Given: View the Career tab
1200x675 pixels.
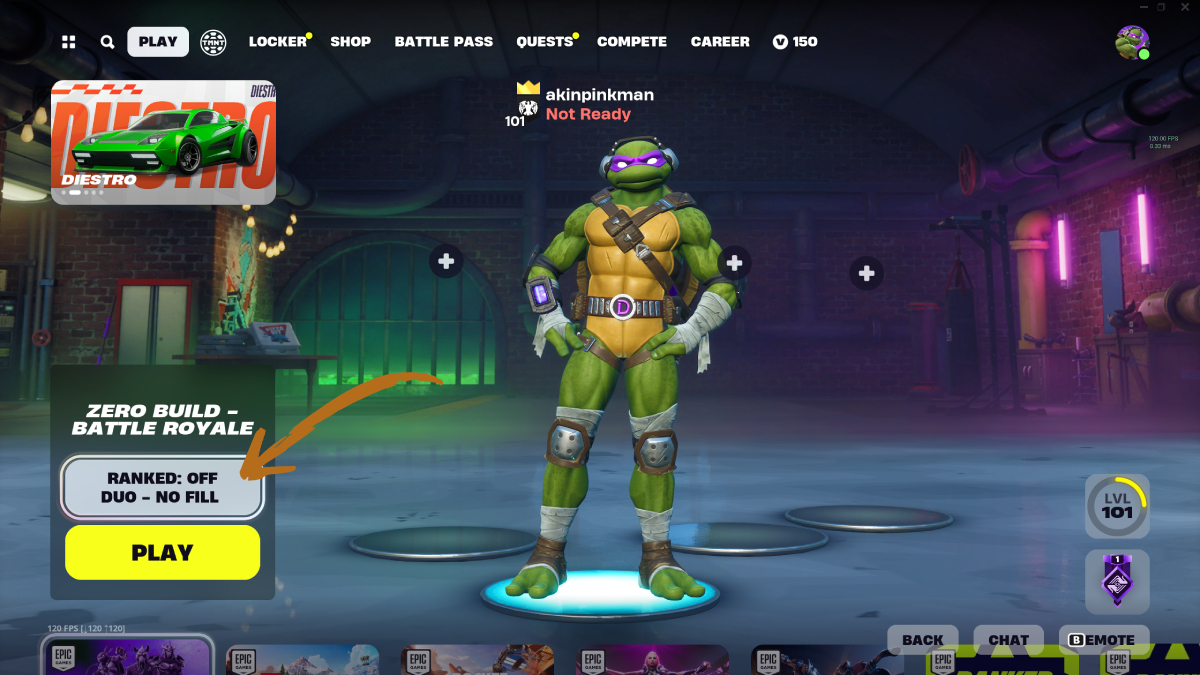Looking at the screenshot, I should [720, 42].
